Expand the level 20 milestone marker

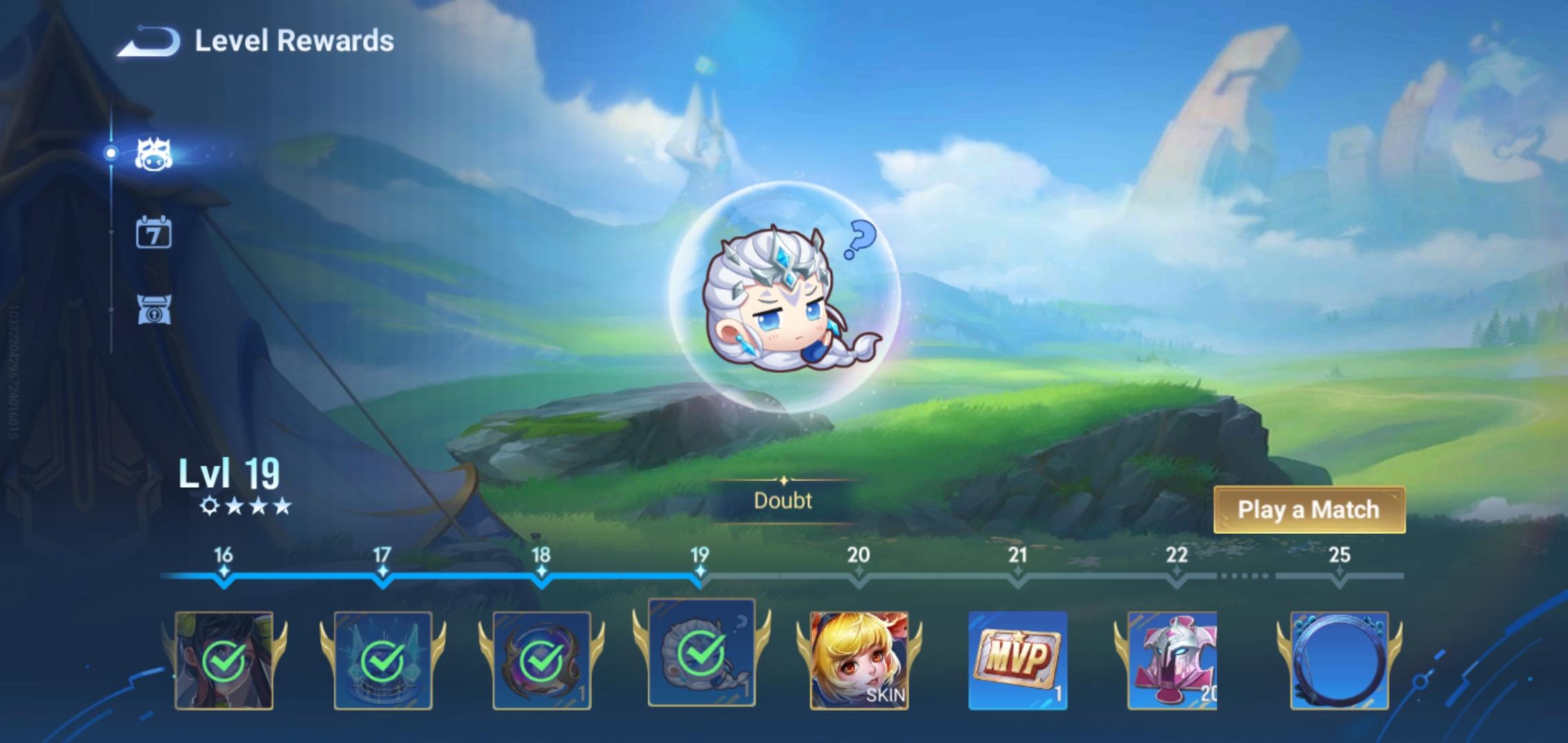click(x=858, y=573)
